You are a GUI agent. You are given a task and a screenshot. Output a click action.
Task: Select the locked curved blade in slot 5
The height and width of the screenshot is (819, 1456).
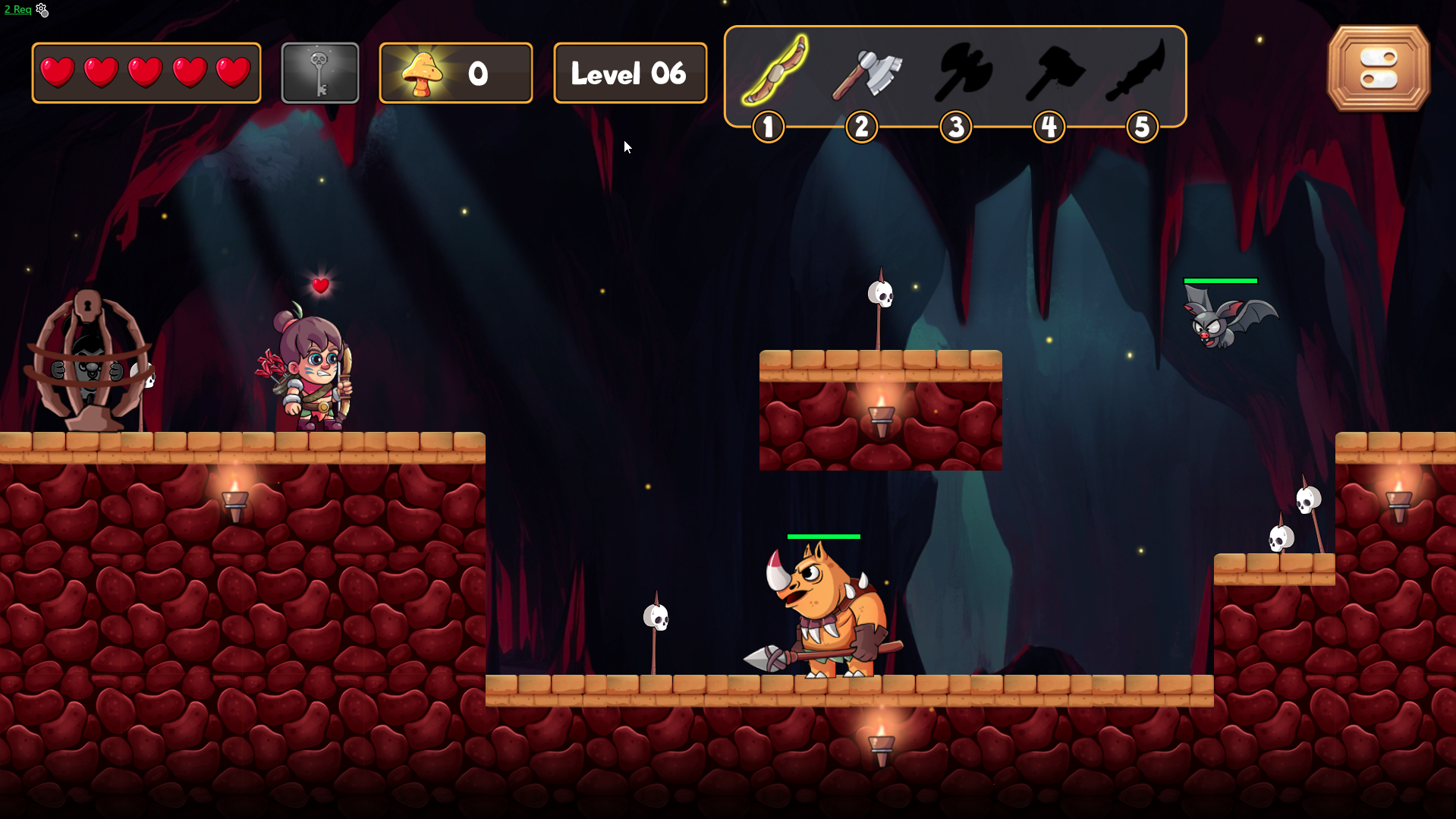coord(1137,71)
